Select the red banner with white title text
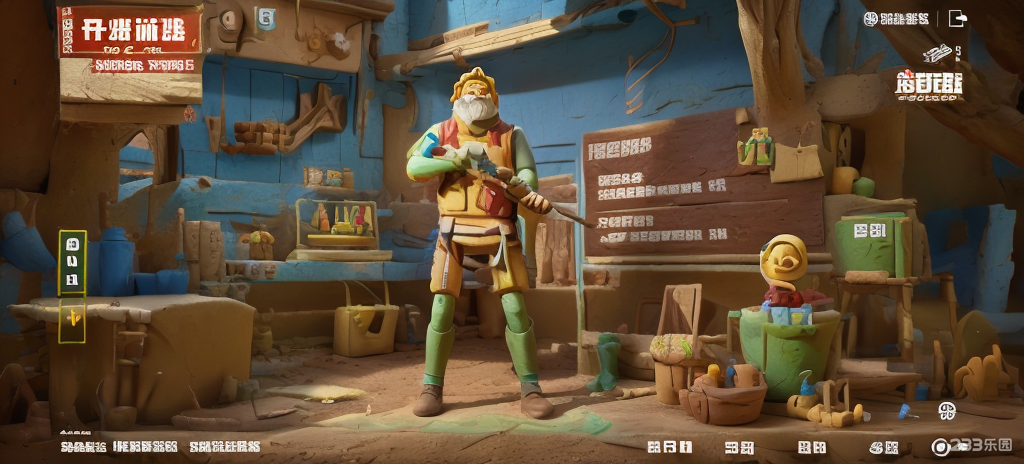The image size is (1024, 464). (130, 31)
